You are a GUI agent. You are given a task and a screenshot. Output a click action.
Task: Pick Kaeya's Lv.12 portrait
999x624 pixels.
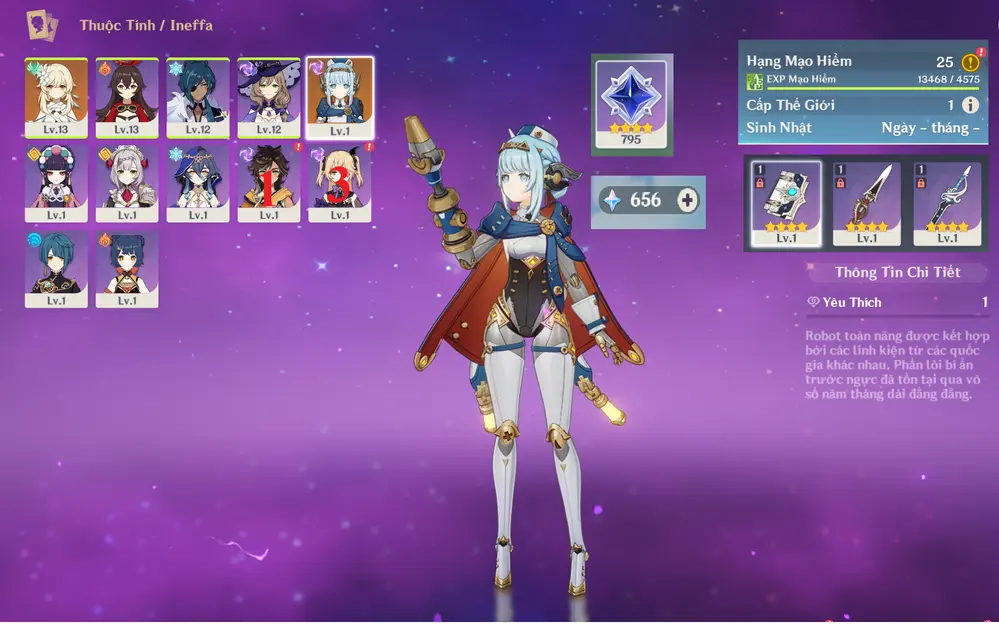tap(198, 97)
